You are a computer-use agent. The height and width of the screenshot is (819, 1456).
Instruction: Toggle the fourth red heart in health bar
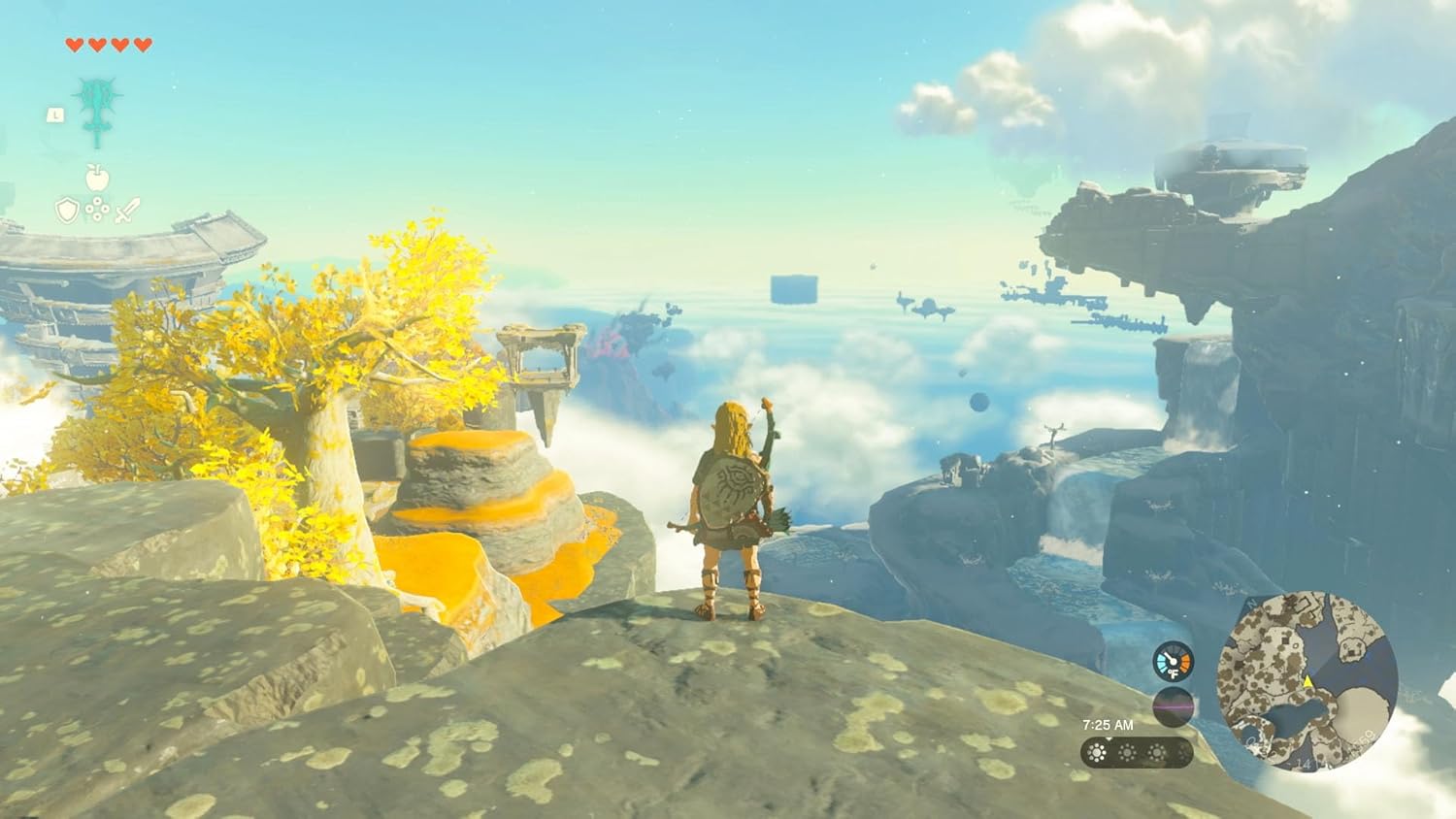[143, 42]
